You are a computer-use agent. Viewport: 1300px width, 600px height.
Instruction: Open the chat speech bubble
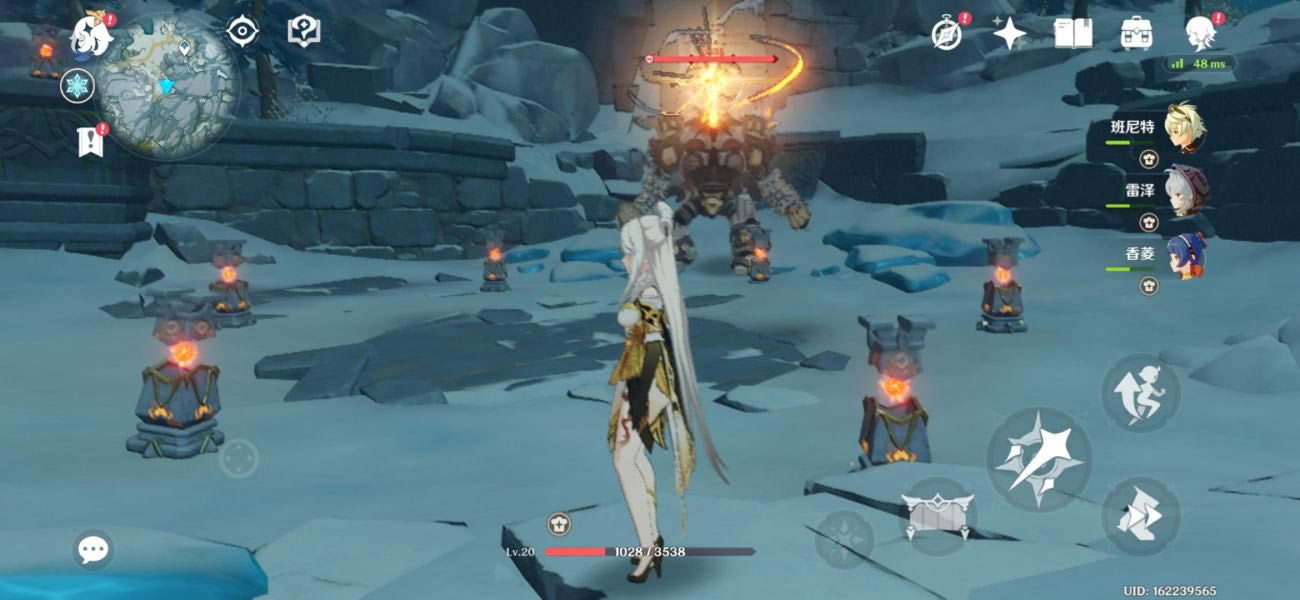[x=93, y=549]
